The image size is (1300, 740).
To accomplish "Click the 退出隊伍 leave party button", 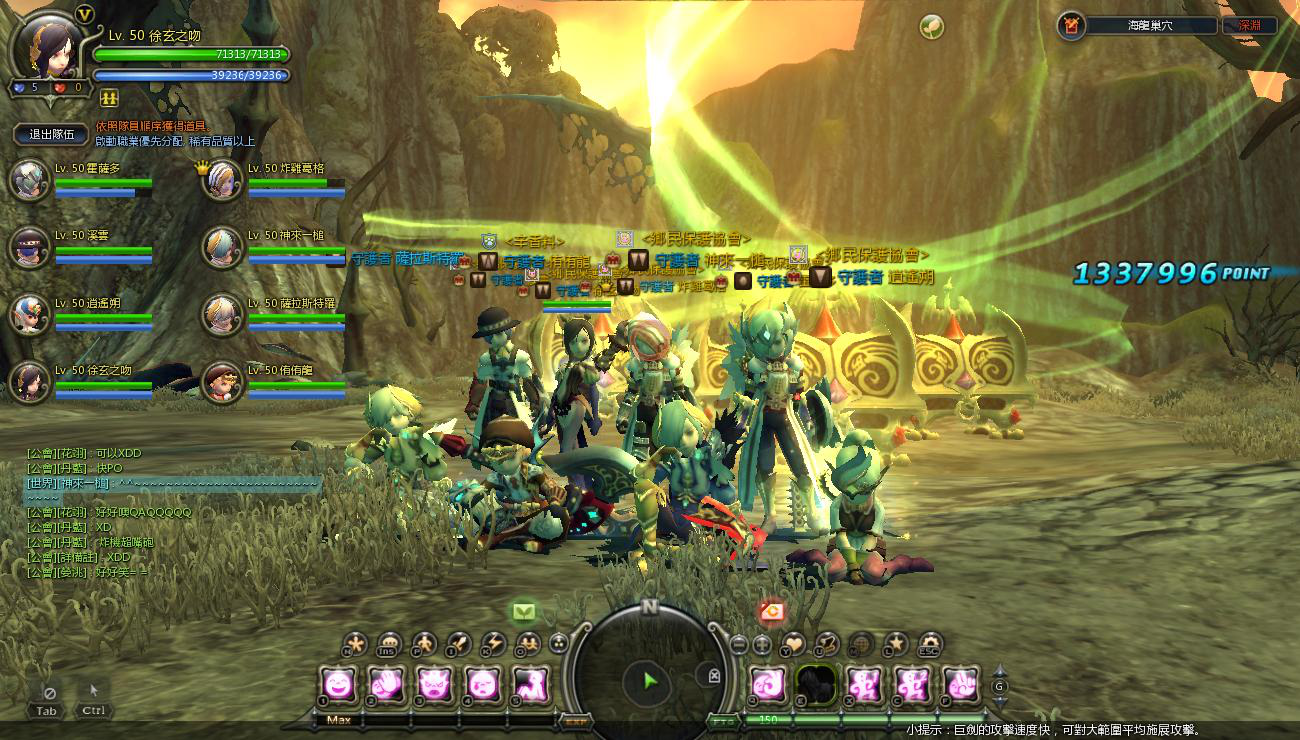I will pos(51,135).
